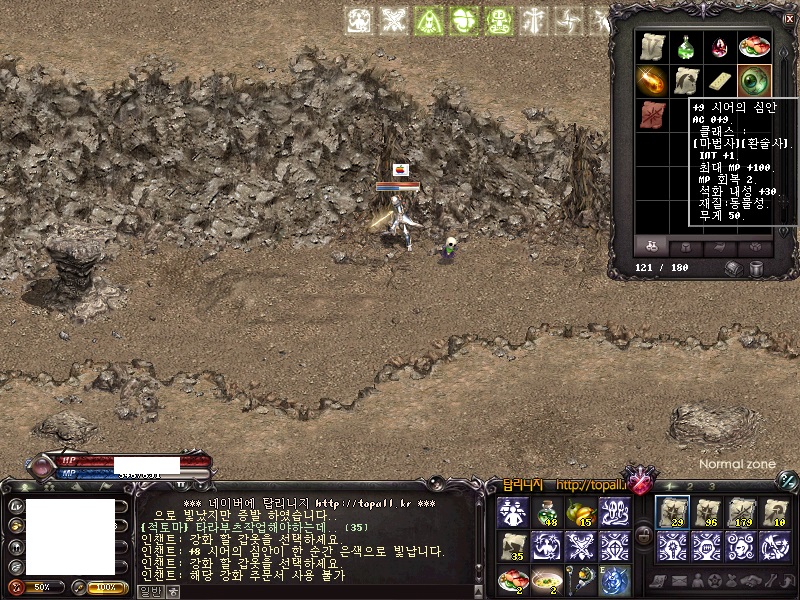Pick the red gem item in inventory
This screenshot has height=600, width=800.
(x=720, y=46)
